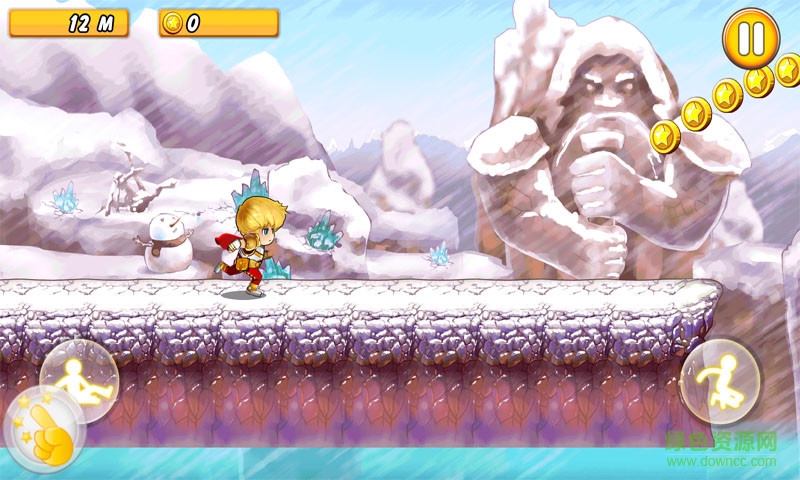This screenshot has height=480, width=800.
Task: Pause the game with the orange button
Action: coord(750,38)
